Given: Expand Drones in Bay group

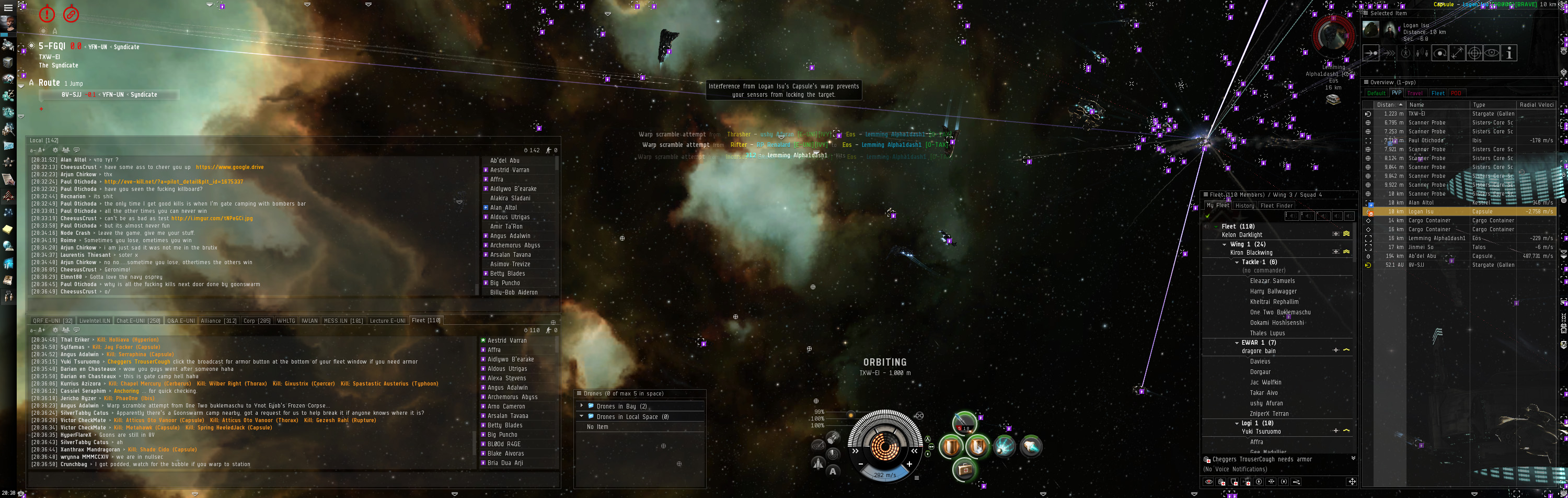Looking at the screenshot, I should (582, 406).
